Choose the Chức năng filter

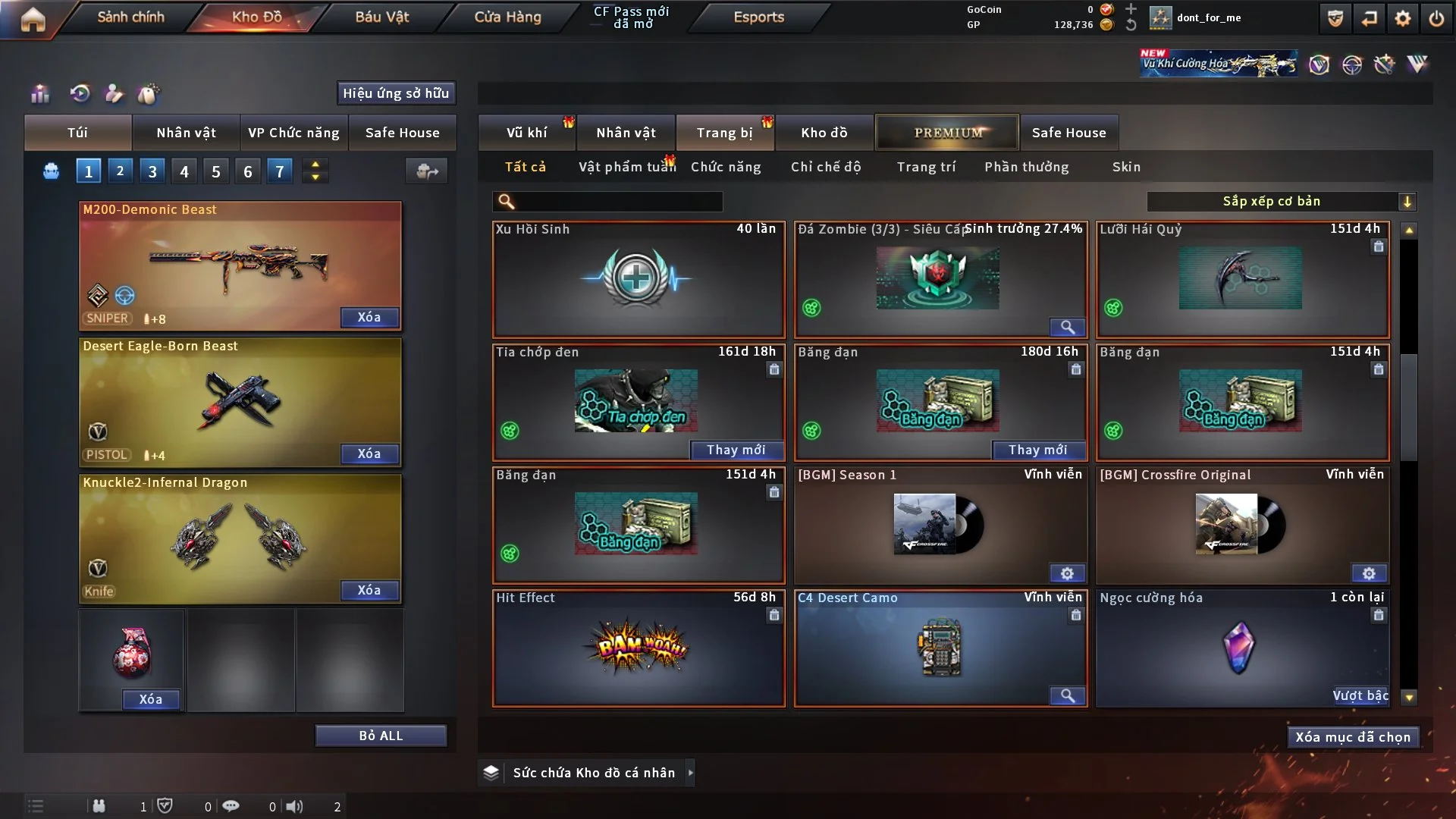(x=725, y=167)
